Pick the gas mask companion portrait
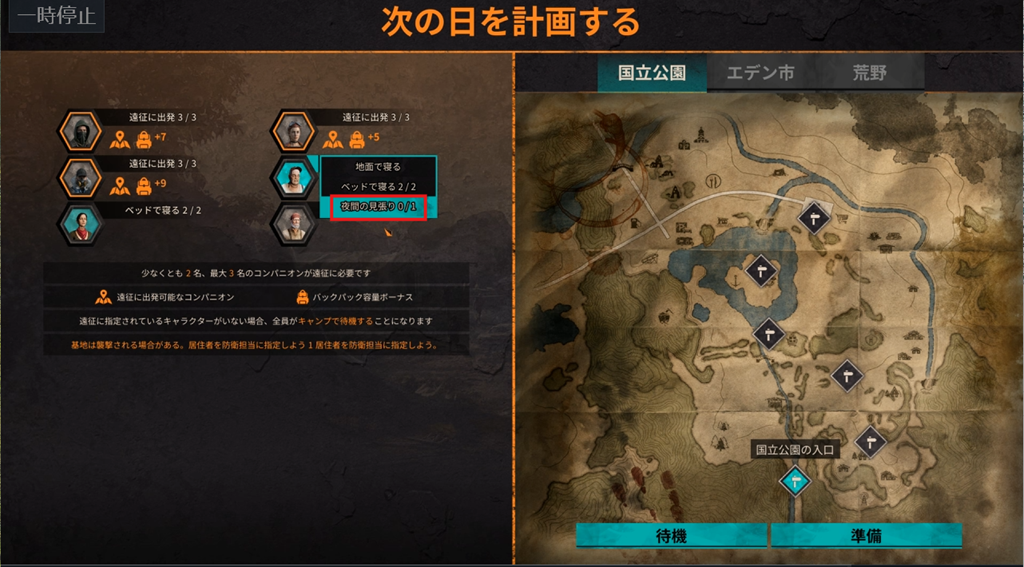This screenshot has height=567, width=1024. 79,177
